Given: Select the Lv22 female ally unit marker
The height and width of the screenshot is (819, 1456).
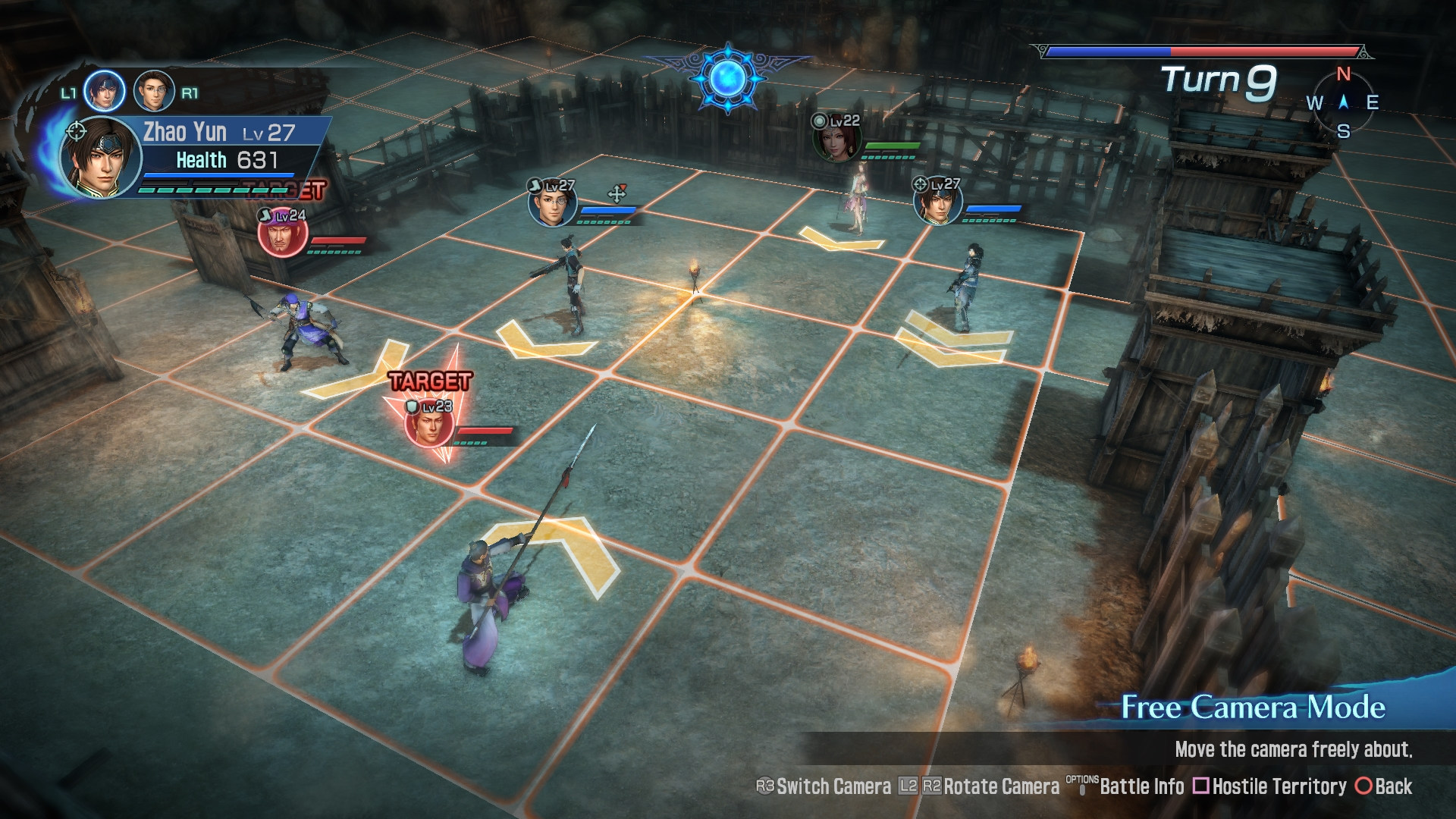Looking at the screenshot, I should (x=836, y=139).
